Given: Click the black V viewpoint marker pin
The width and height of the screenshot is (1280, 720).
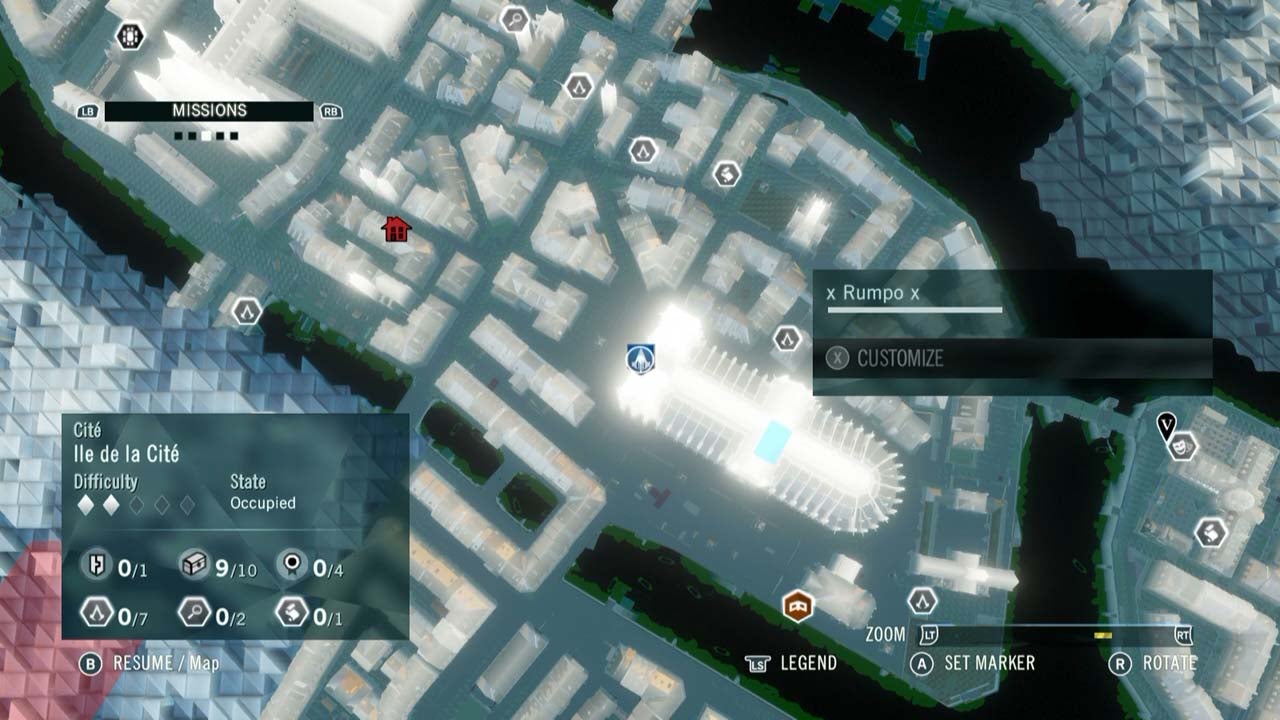Looking at the screenshot, I should [x=1167, y=426].
